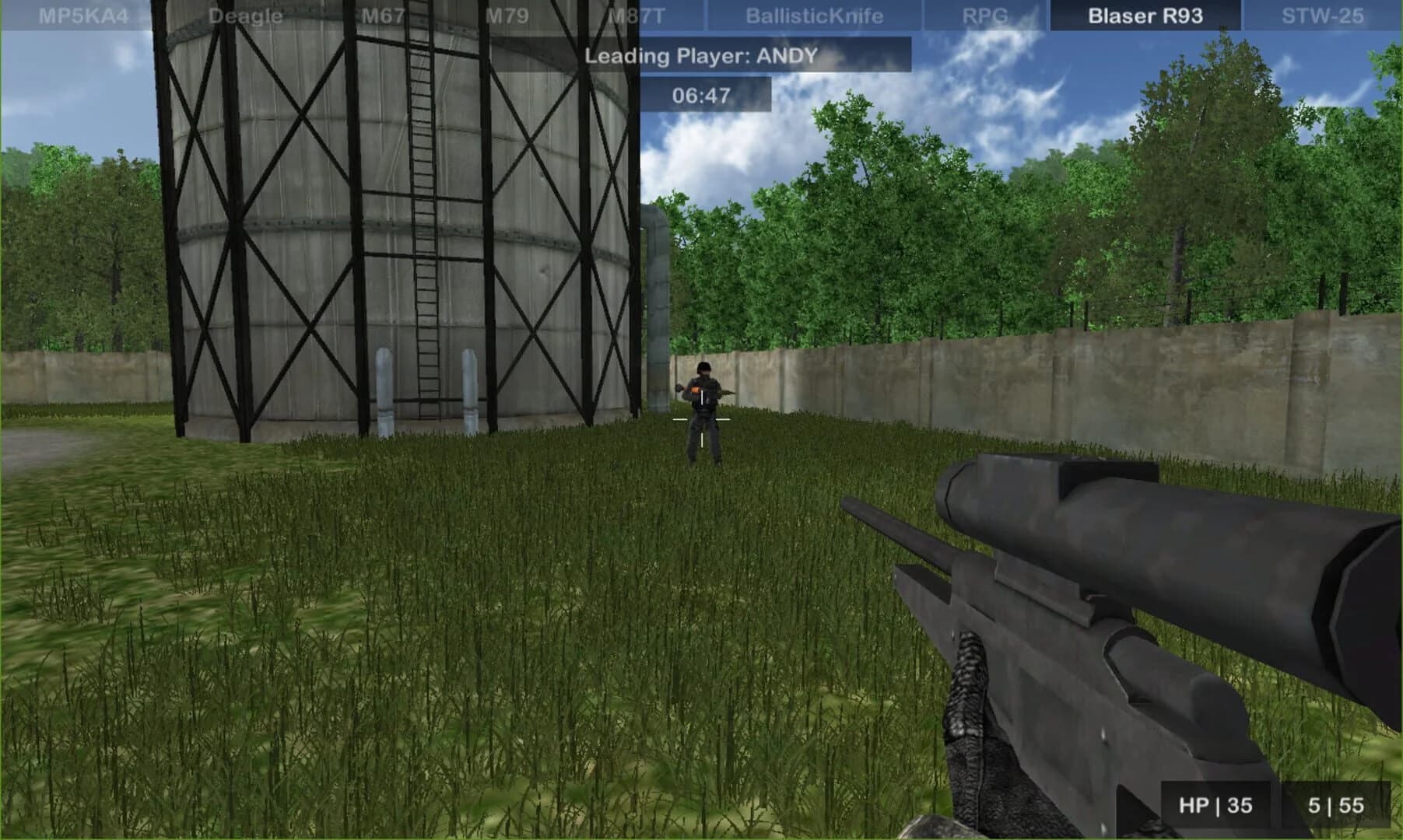Select the MP5KA4 weapon slot
Viewport: 1403px width, 840px height.
pos(82,13)
